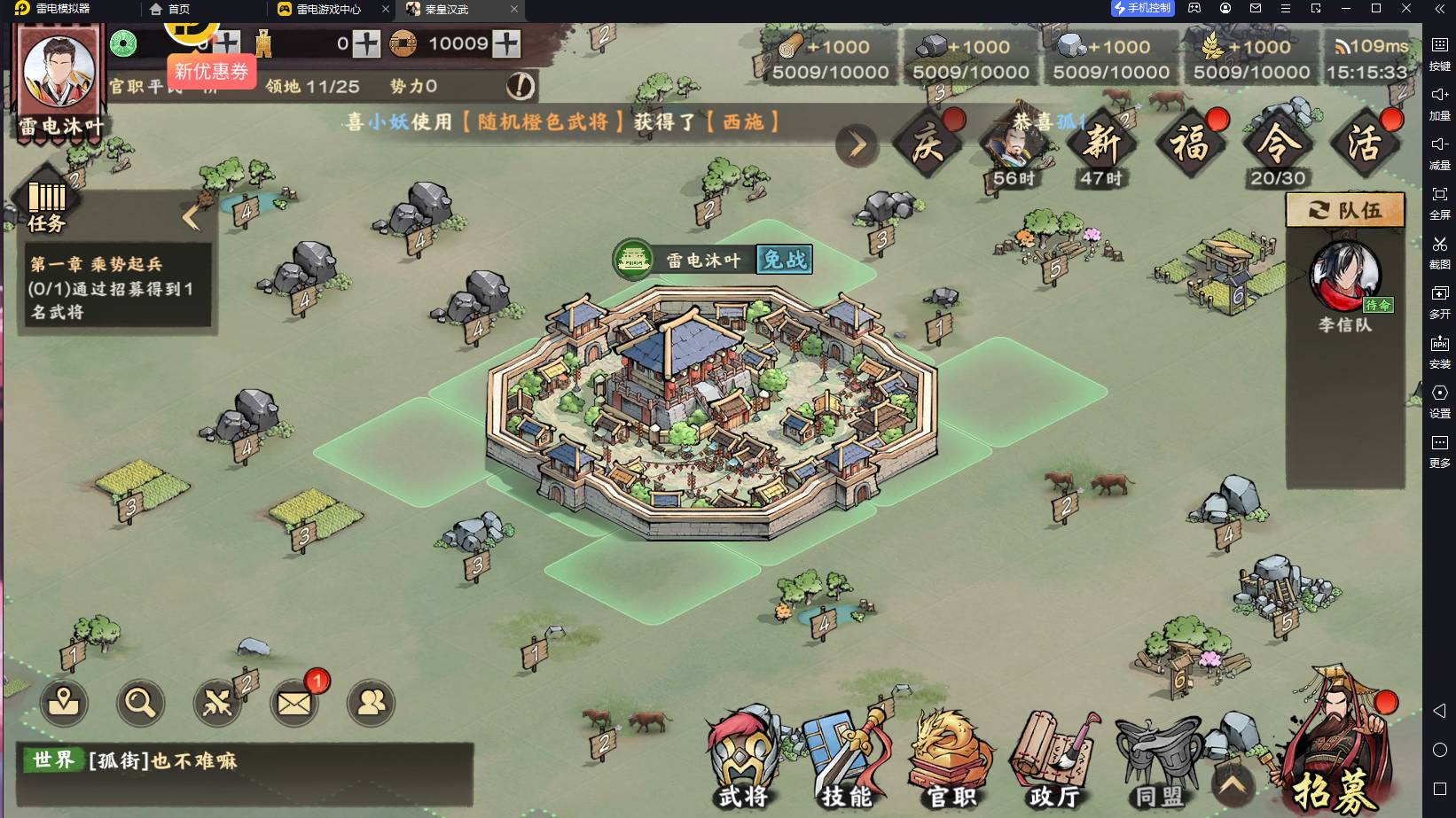Click the magnifying glass search icon
The image size is (1456, 818).
[140, 704]
